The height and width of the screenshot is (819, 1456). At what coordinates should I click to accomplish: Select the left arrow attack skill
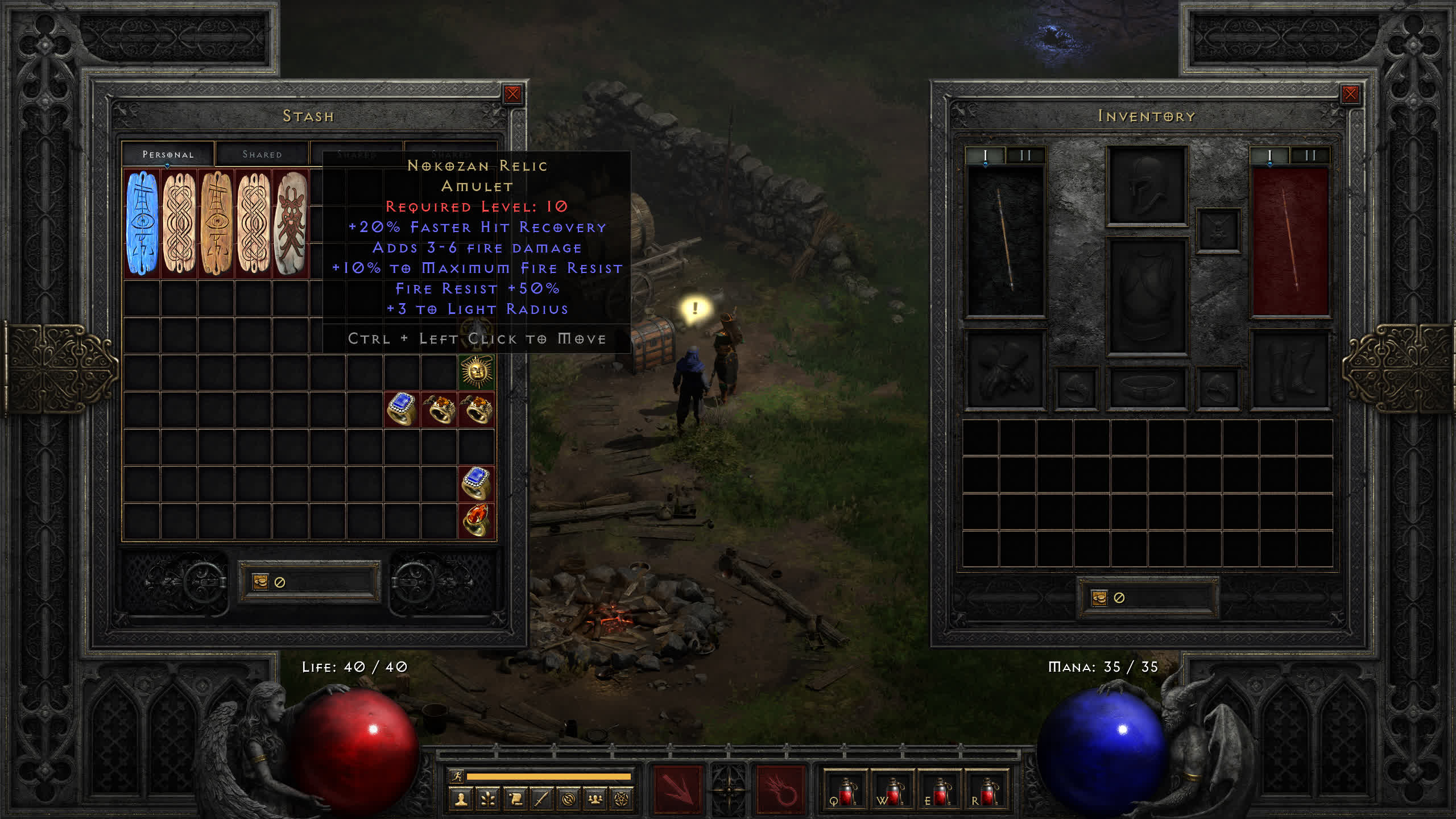pos(677,790)
